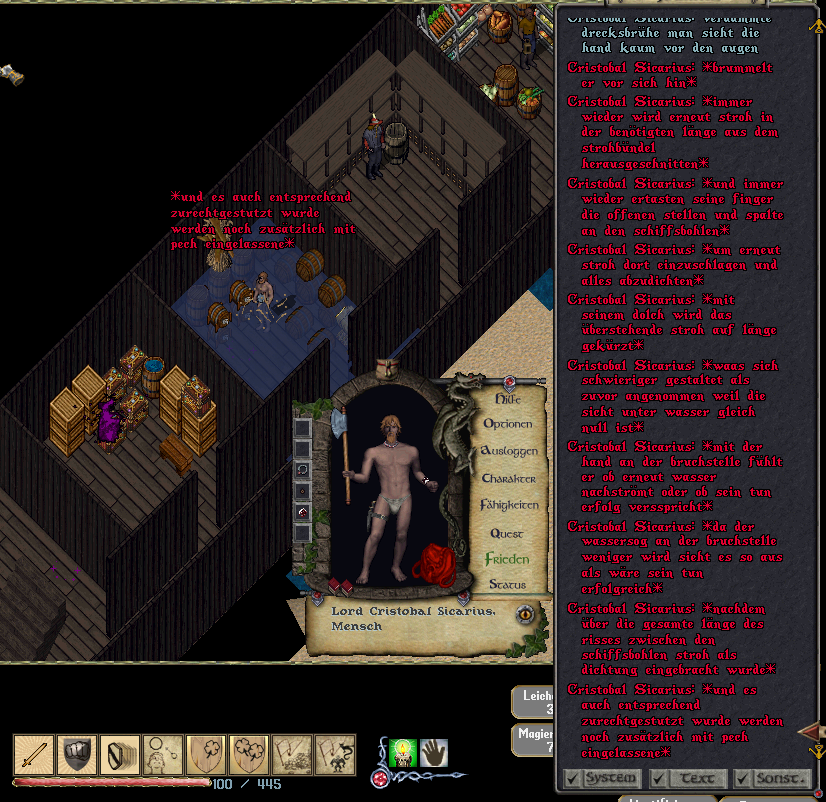Viewport: 826px width, 802px height.
Task: Open the Optionen settings
Action: 508,424
